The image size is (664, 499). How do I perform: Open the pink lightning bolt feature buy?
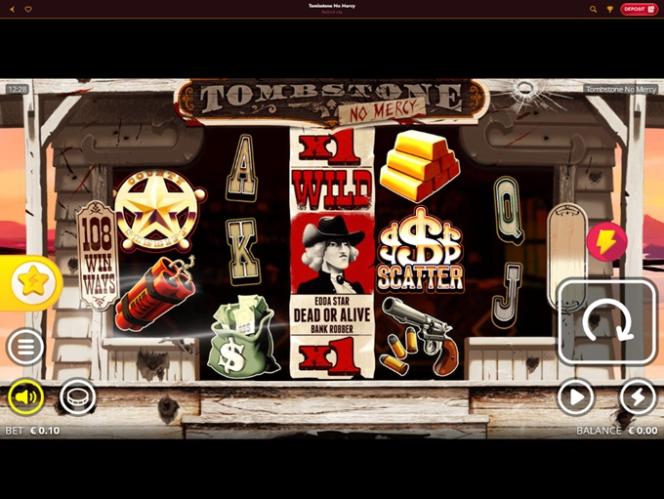click(x=607, y=242)
